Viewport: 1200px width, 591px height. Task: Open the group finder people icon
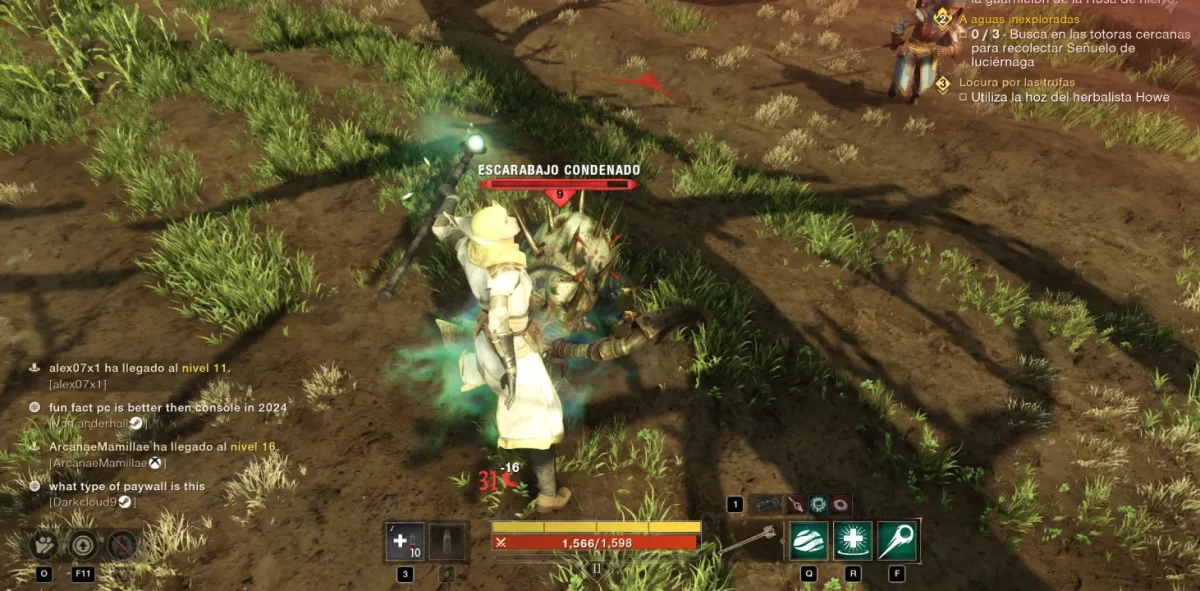(x=44, y=545)
